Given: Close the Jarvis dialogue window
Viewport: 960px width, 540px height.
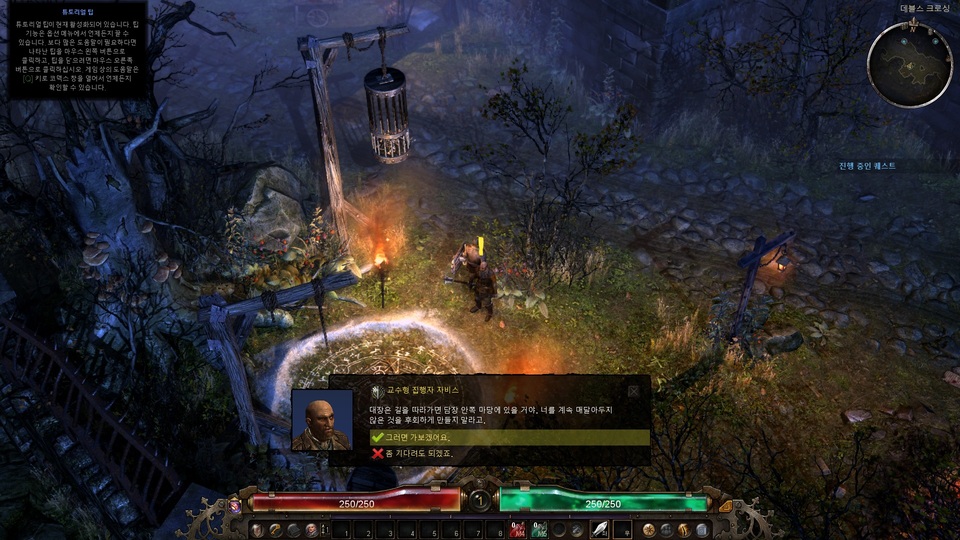Looking at the screenshot, I should (633, 391).
